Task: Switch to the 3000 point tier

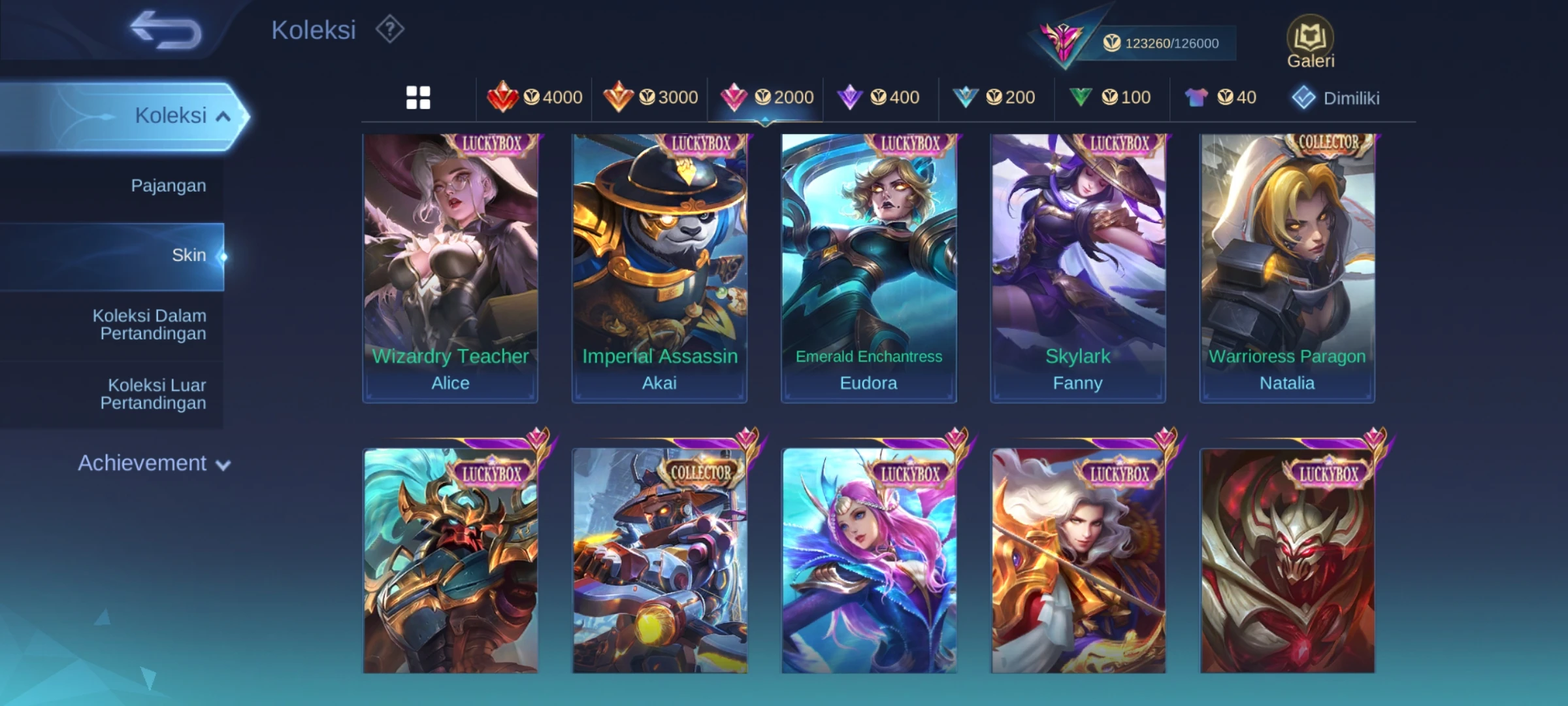Action: [651, 98]
